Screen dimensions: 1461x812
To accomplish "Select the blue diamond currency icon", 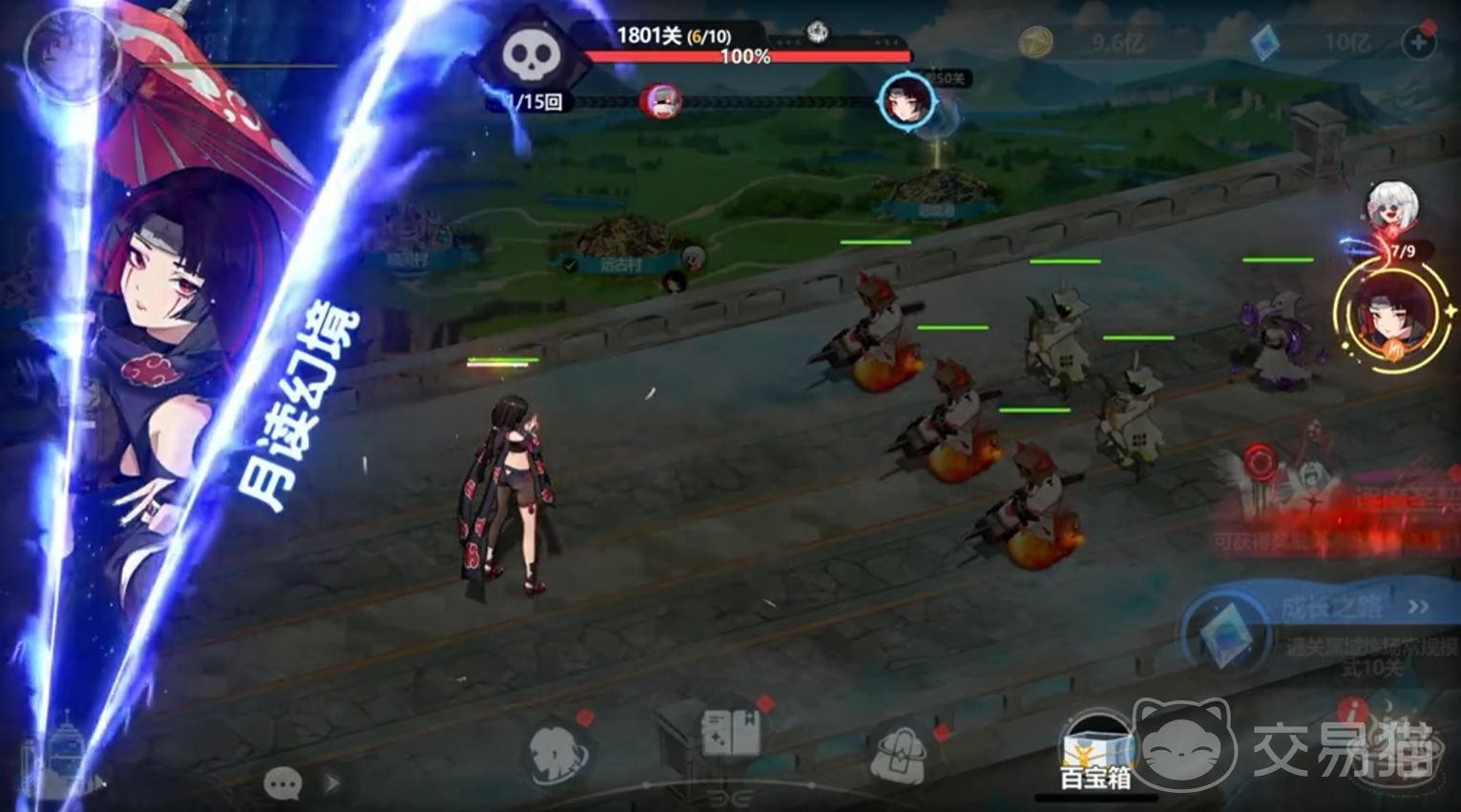I will coord(1265,42).
